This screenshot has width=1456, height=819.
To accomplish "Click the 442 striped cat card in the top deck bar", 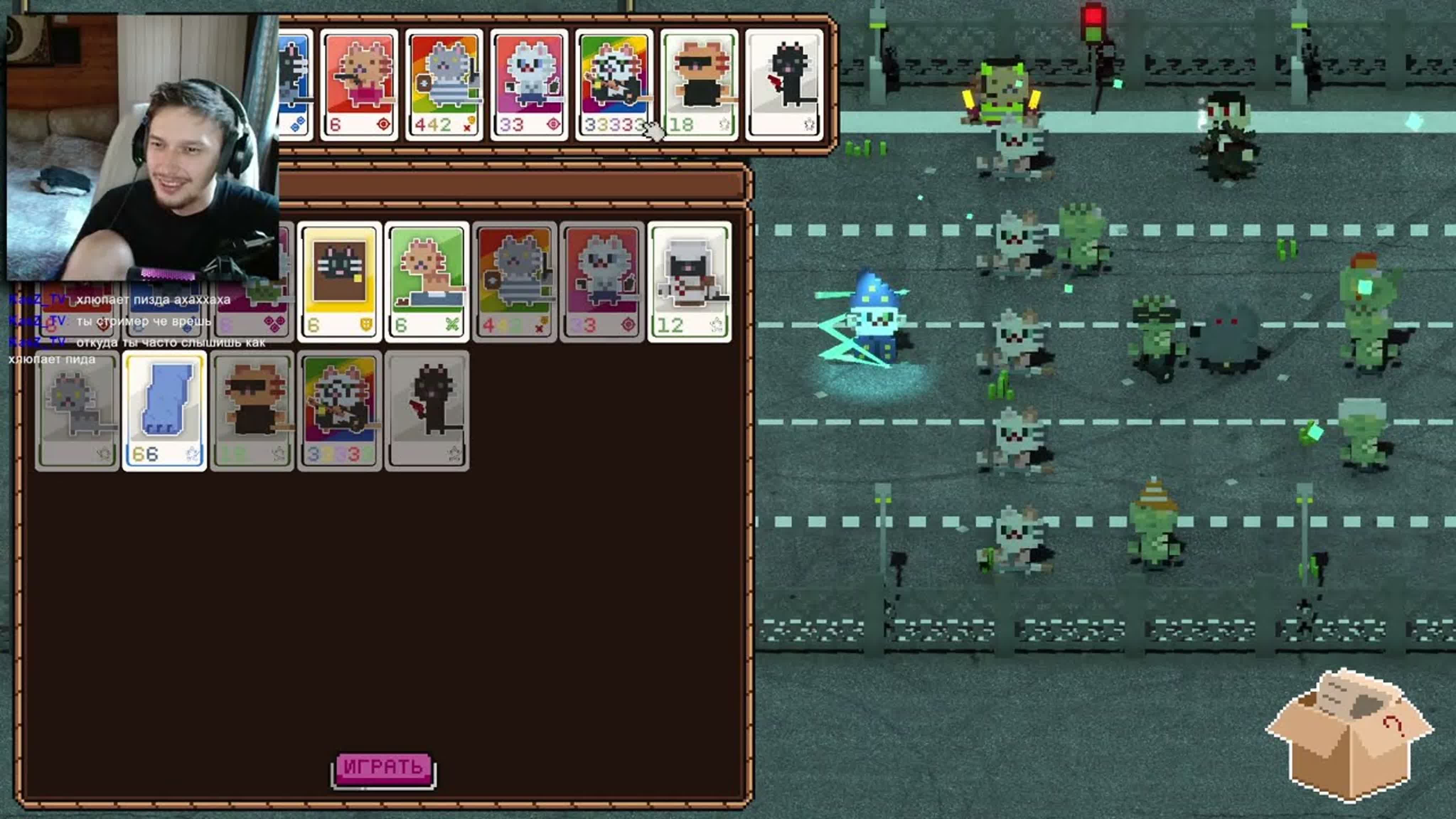I will [x=444, y=84].
